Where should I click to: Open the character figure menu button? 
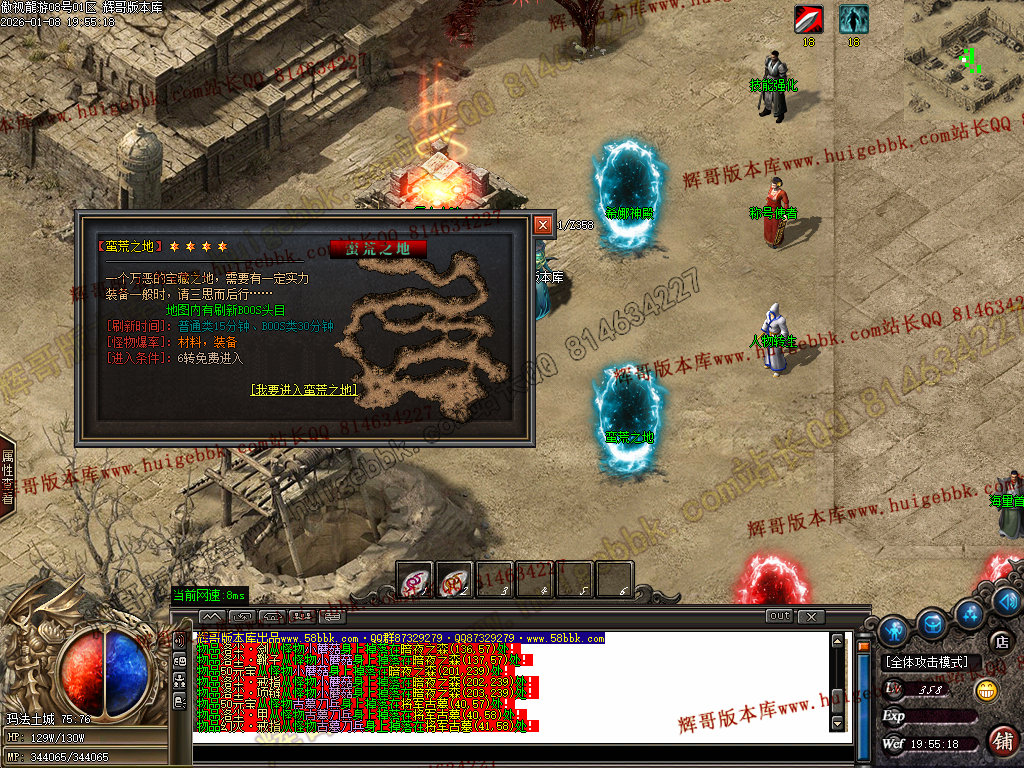point(893,630)
